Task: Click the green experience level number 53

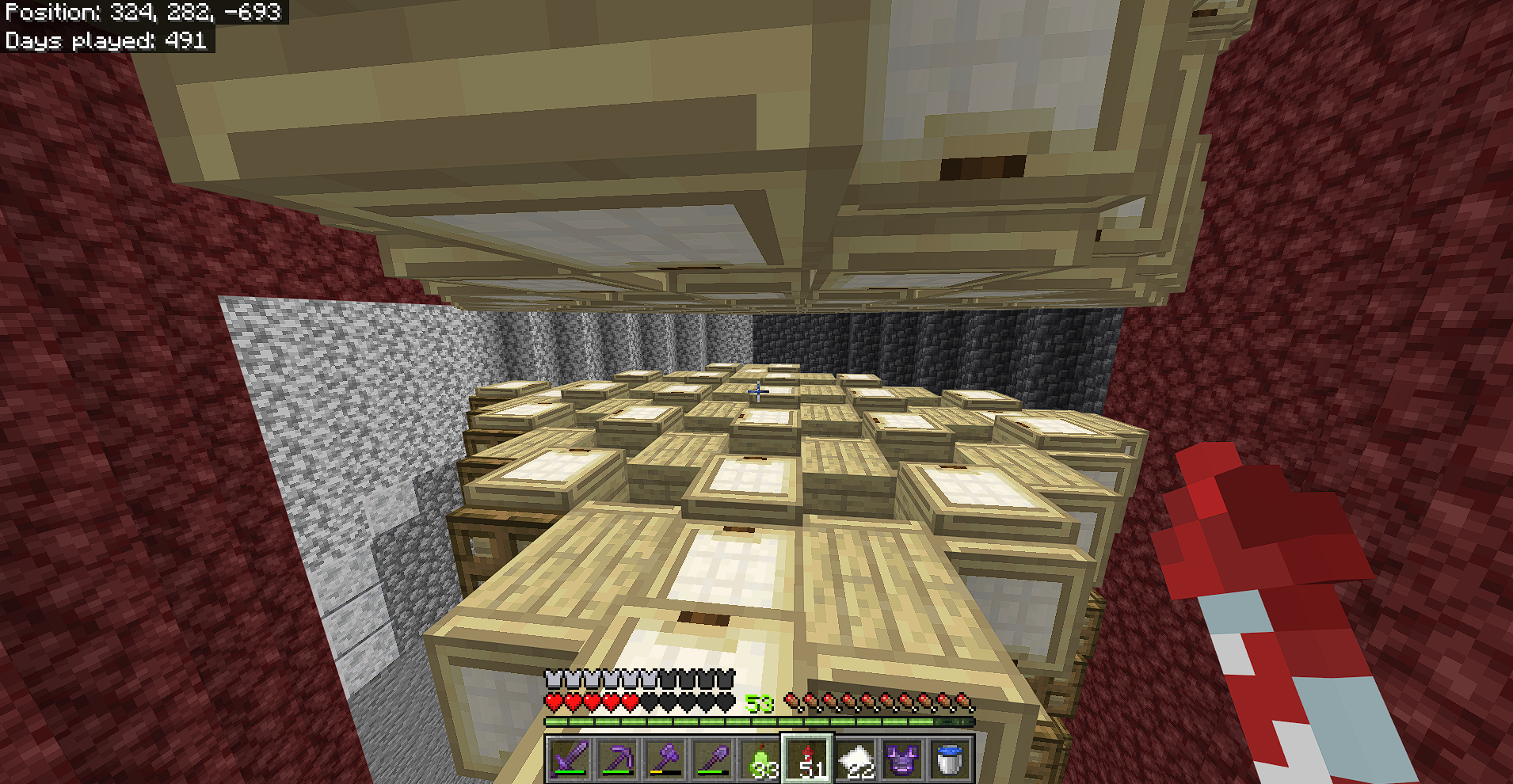Action: click(x=758, y=701)
